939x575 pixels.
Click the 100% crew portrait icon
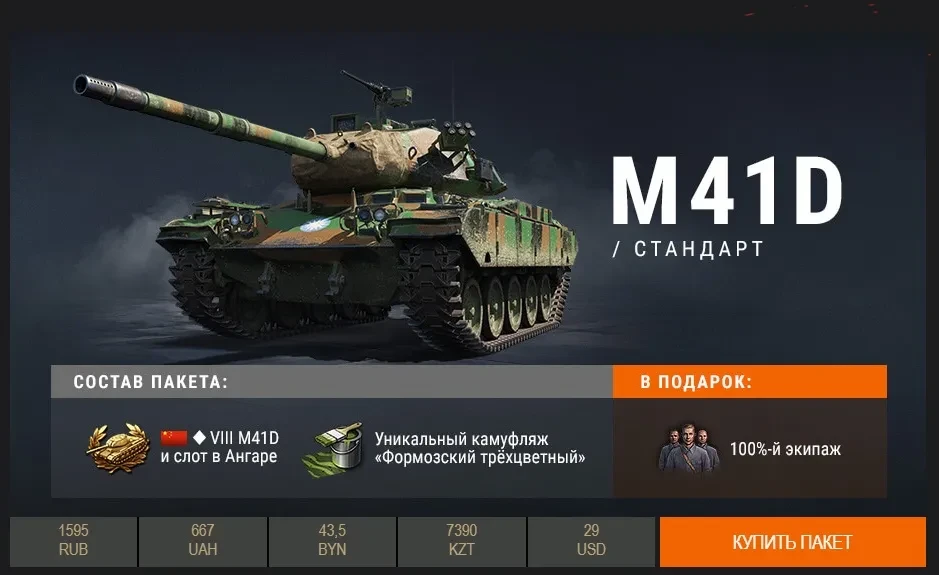(x=688, y=449)
